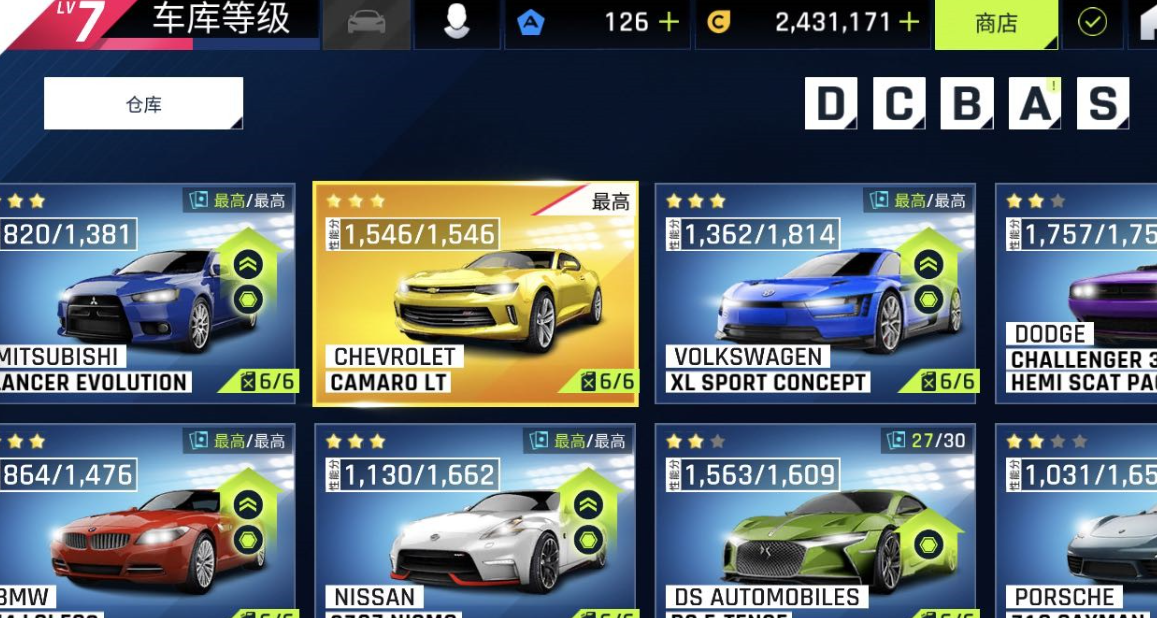This screenshot has width=1157, height=618.
Task: Add more gold credits with plus button
Action: pos(909,23)
